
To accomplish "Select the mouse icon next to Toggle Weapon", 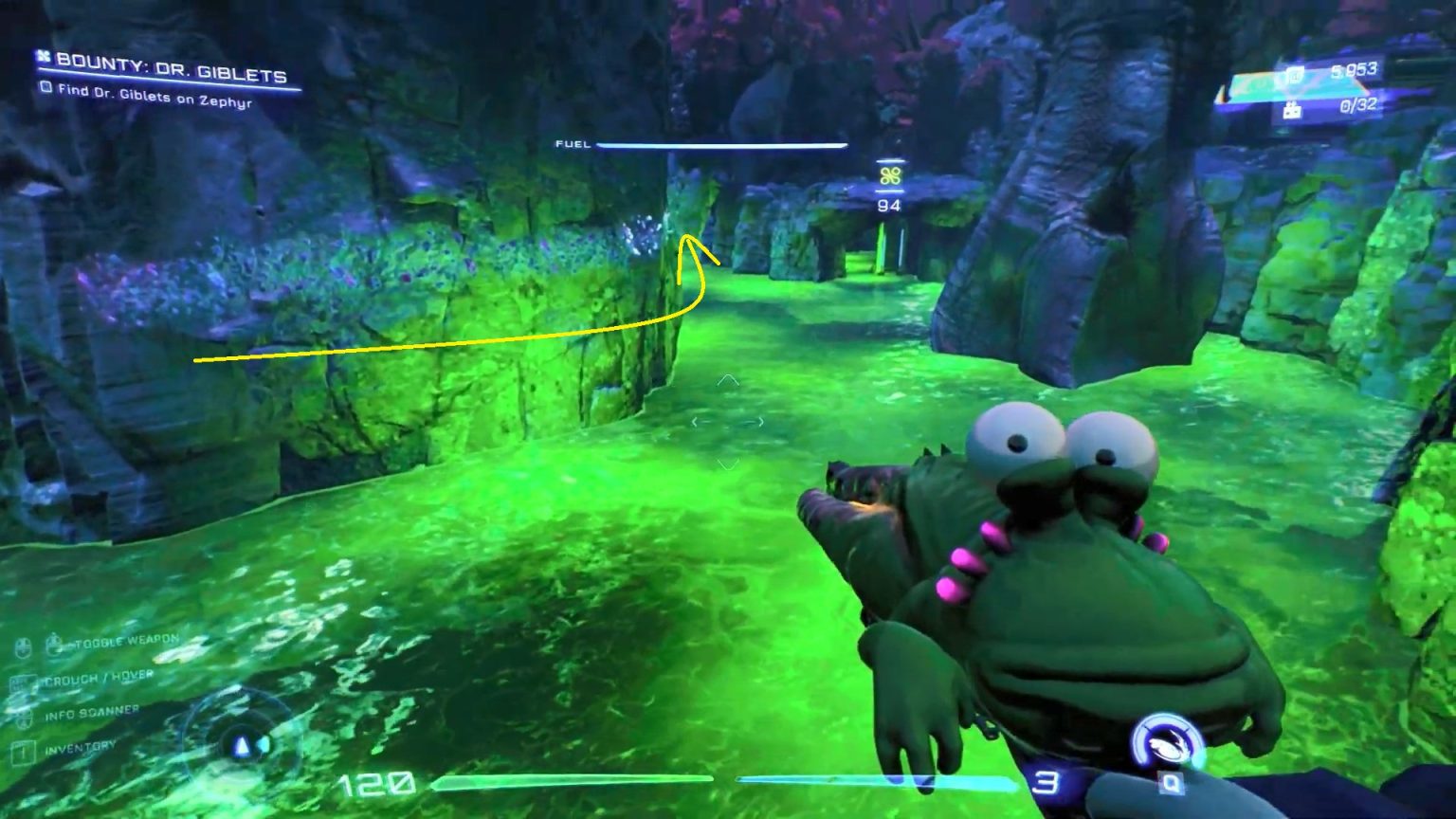I will tap(53, 644).
